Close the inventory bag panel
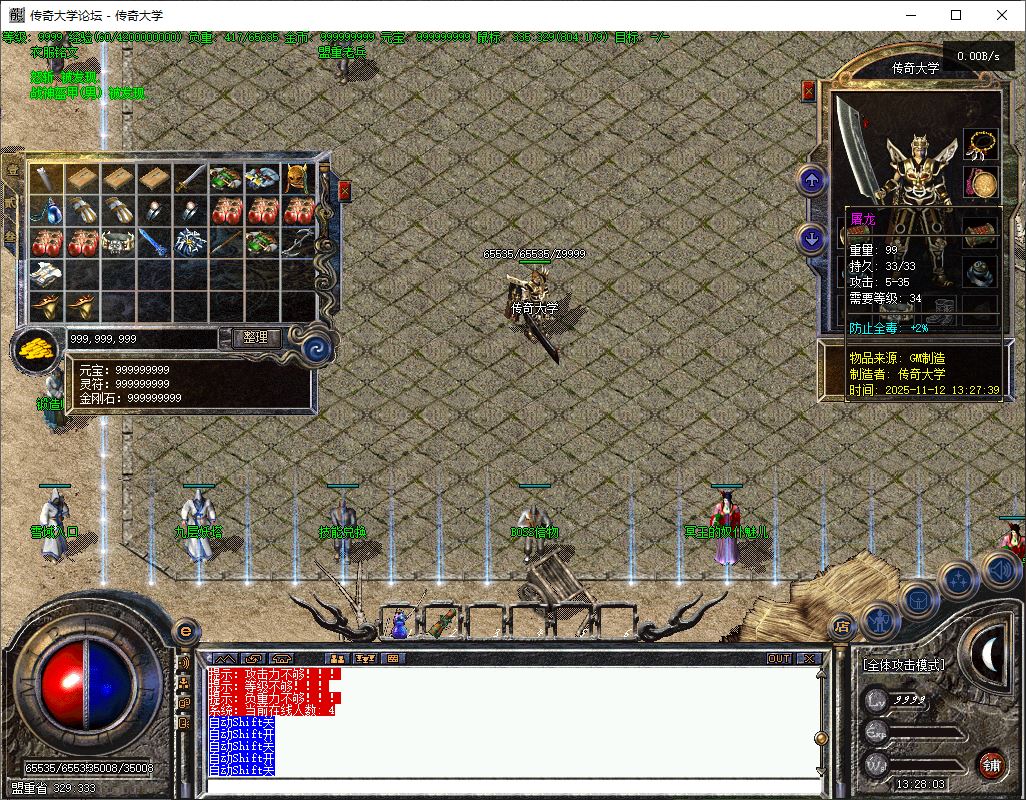The height and width of the screenshot is (800, 1026). tap(345, 190)
